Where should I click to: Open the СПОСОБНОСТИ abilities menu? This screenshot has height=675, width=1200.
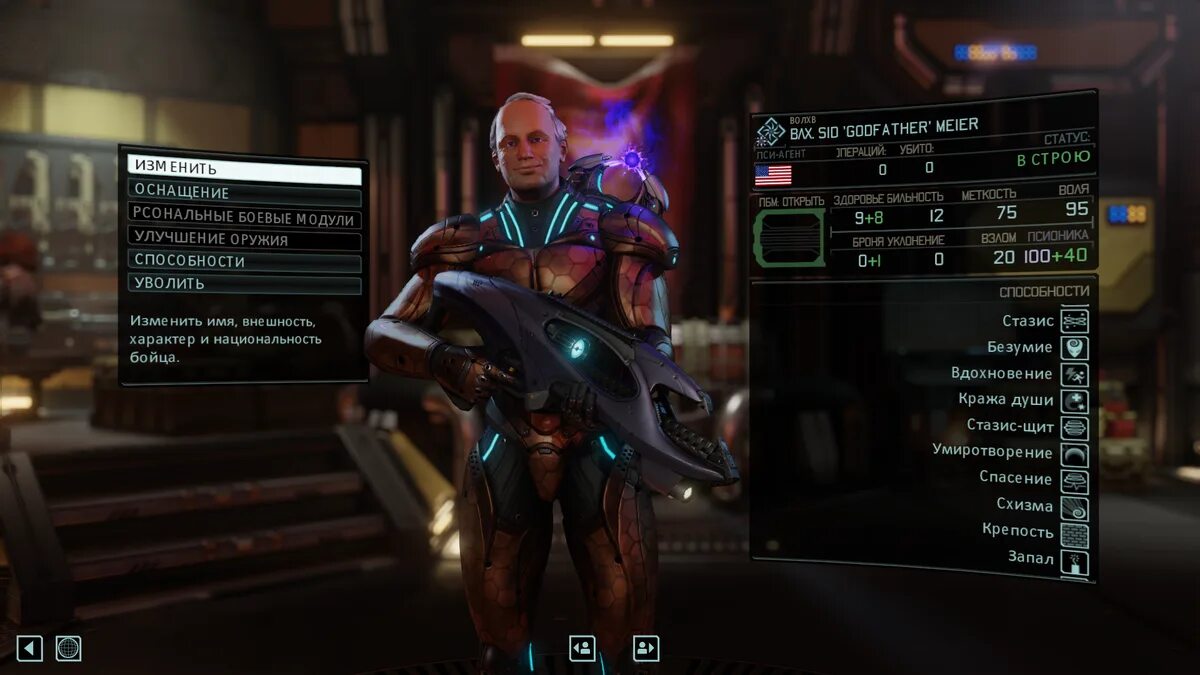click(x=244, y=263)
